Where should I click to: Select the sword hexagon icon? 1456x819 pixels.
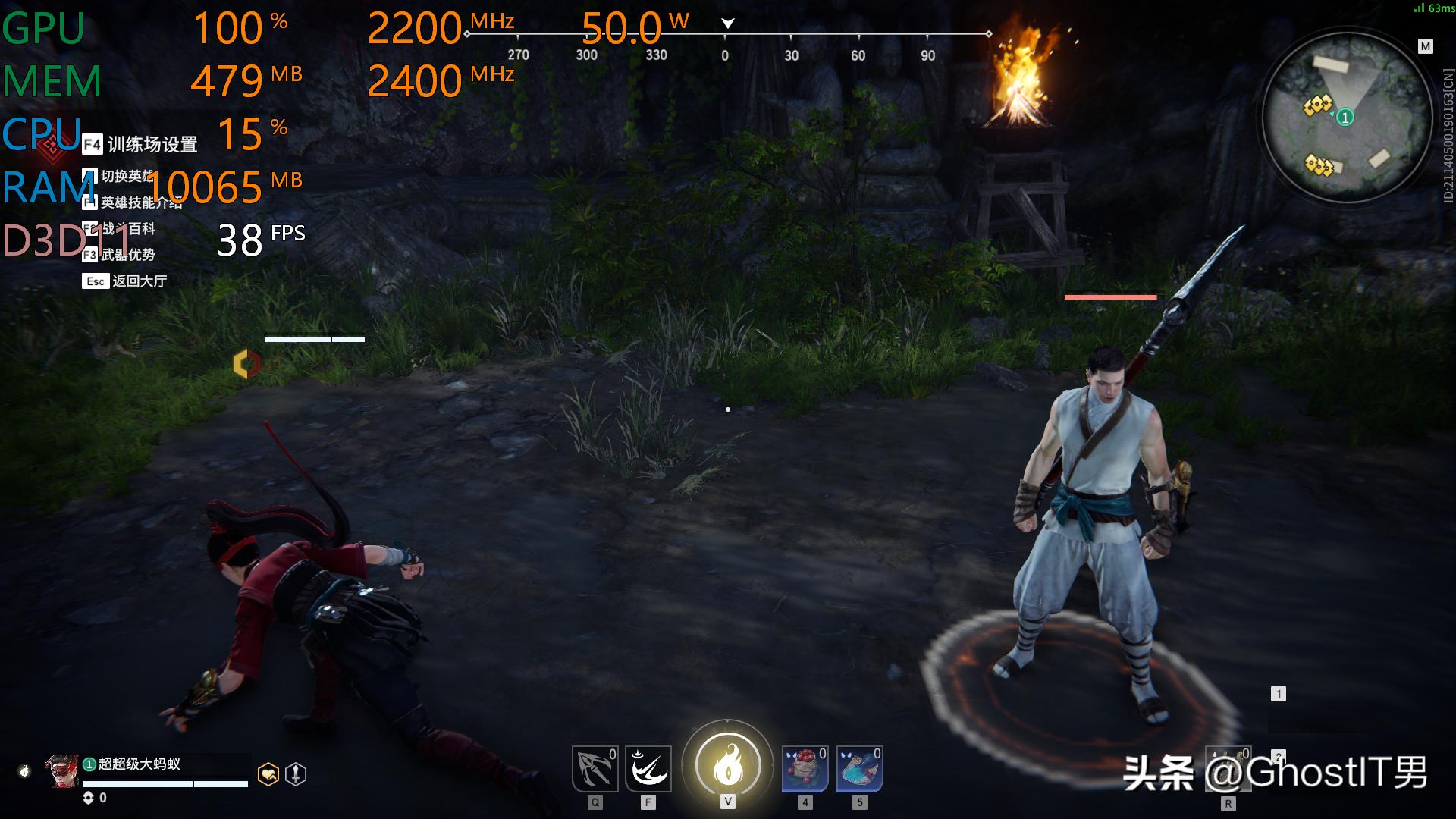296,774
